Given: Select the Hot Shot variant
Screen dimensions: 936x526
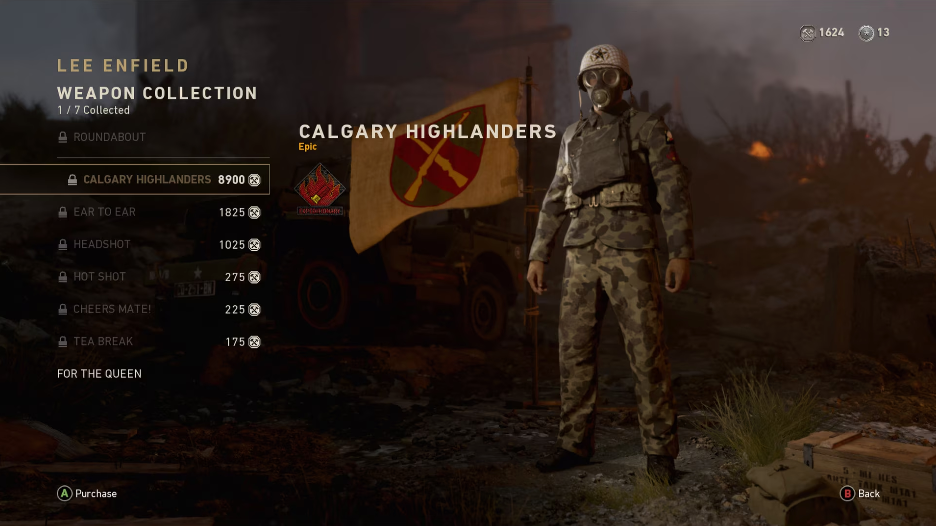Looking at the screenshot, I should coord(101,277).
